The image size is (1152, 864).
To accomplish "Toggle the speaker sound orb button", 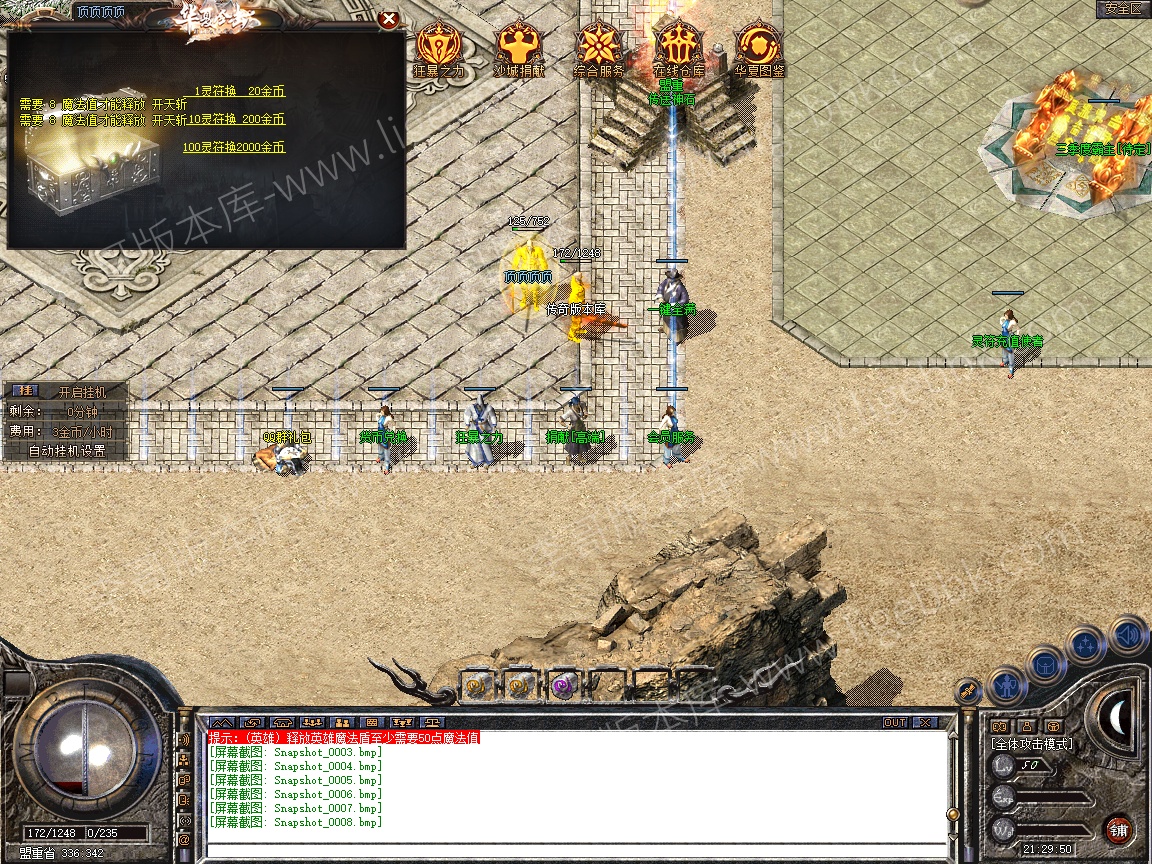I will (x=1127, y=635).
